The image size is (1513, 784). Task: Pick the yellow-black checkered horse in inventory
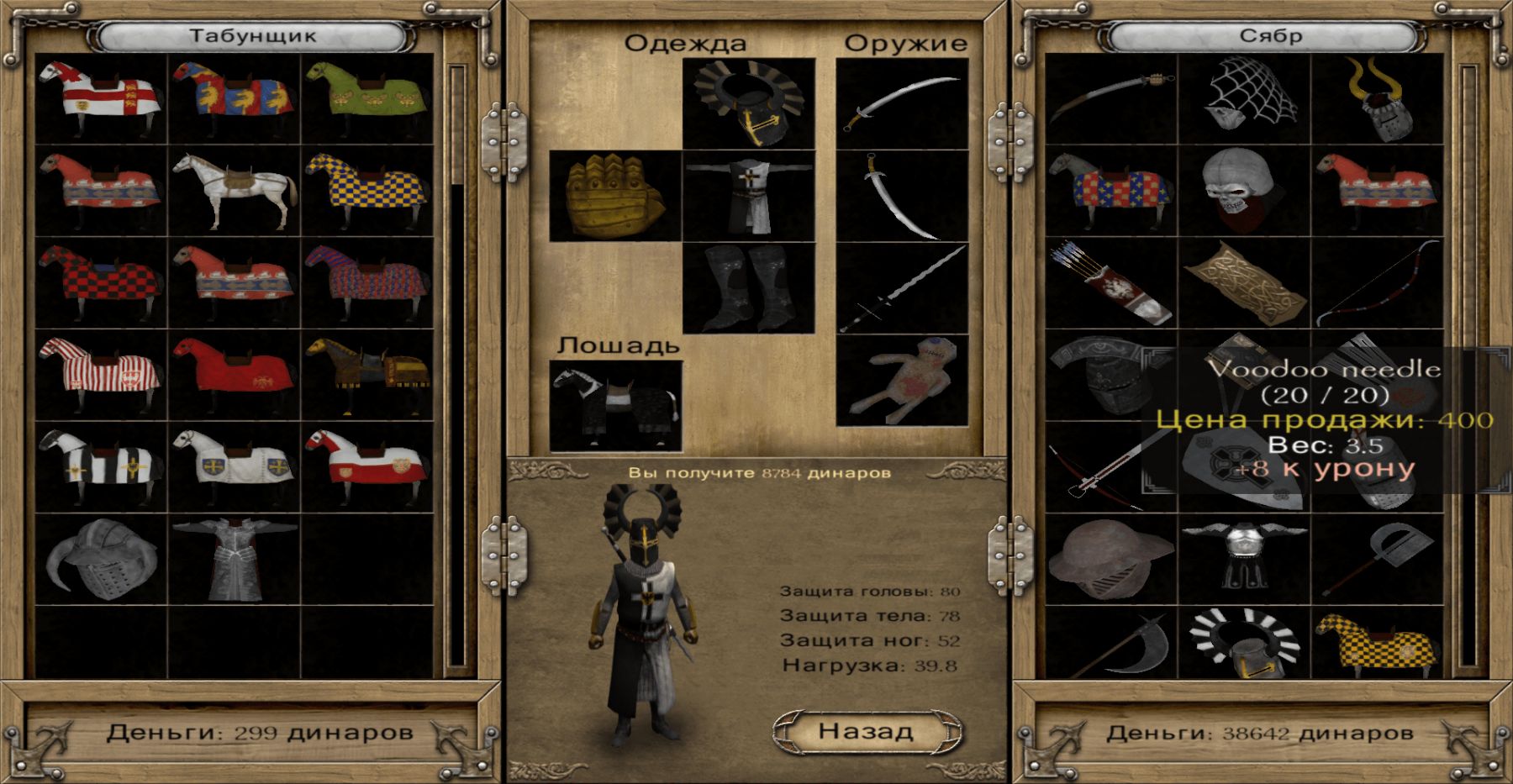pos(1377,645)
